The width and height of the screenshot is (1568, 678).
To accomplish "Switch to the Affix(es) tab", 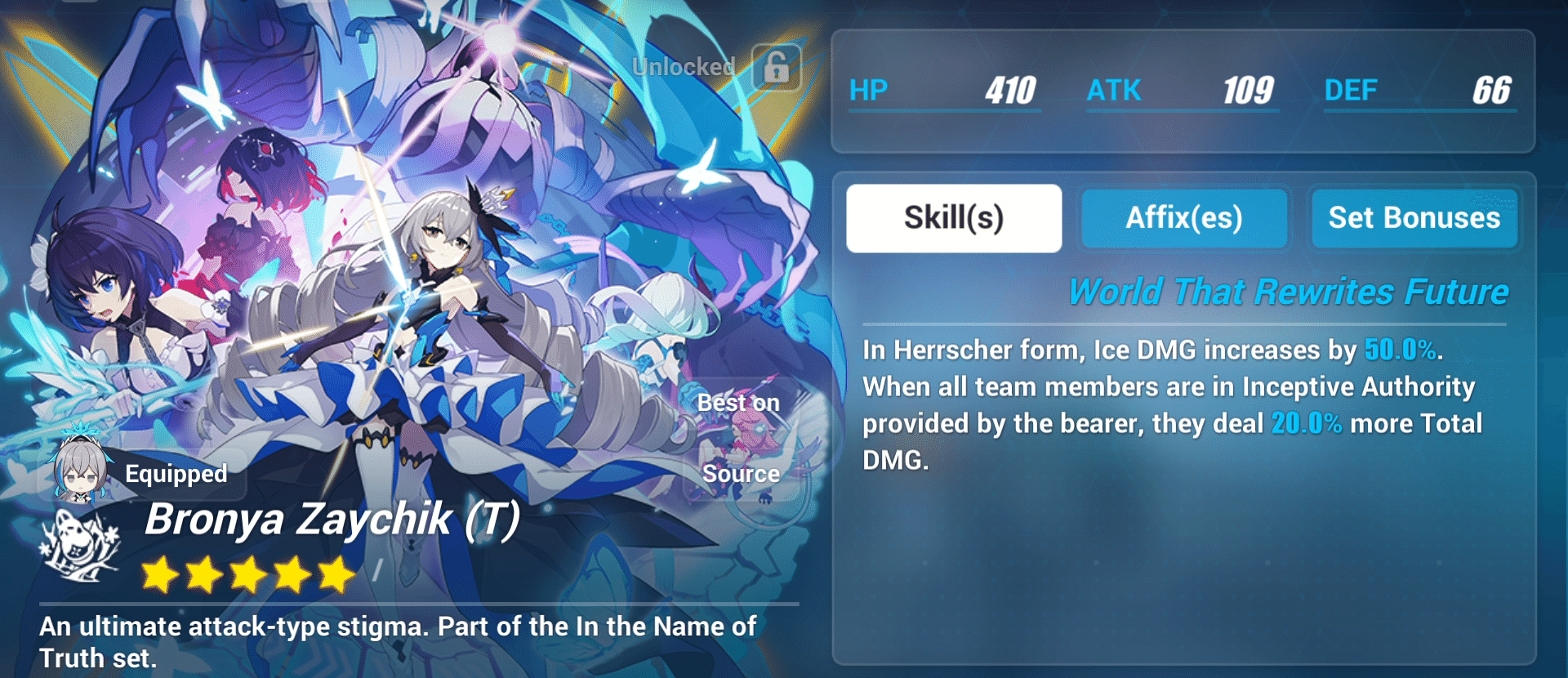I will [1184, 217].
